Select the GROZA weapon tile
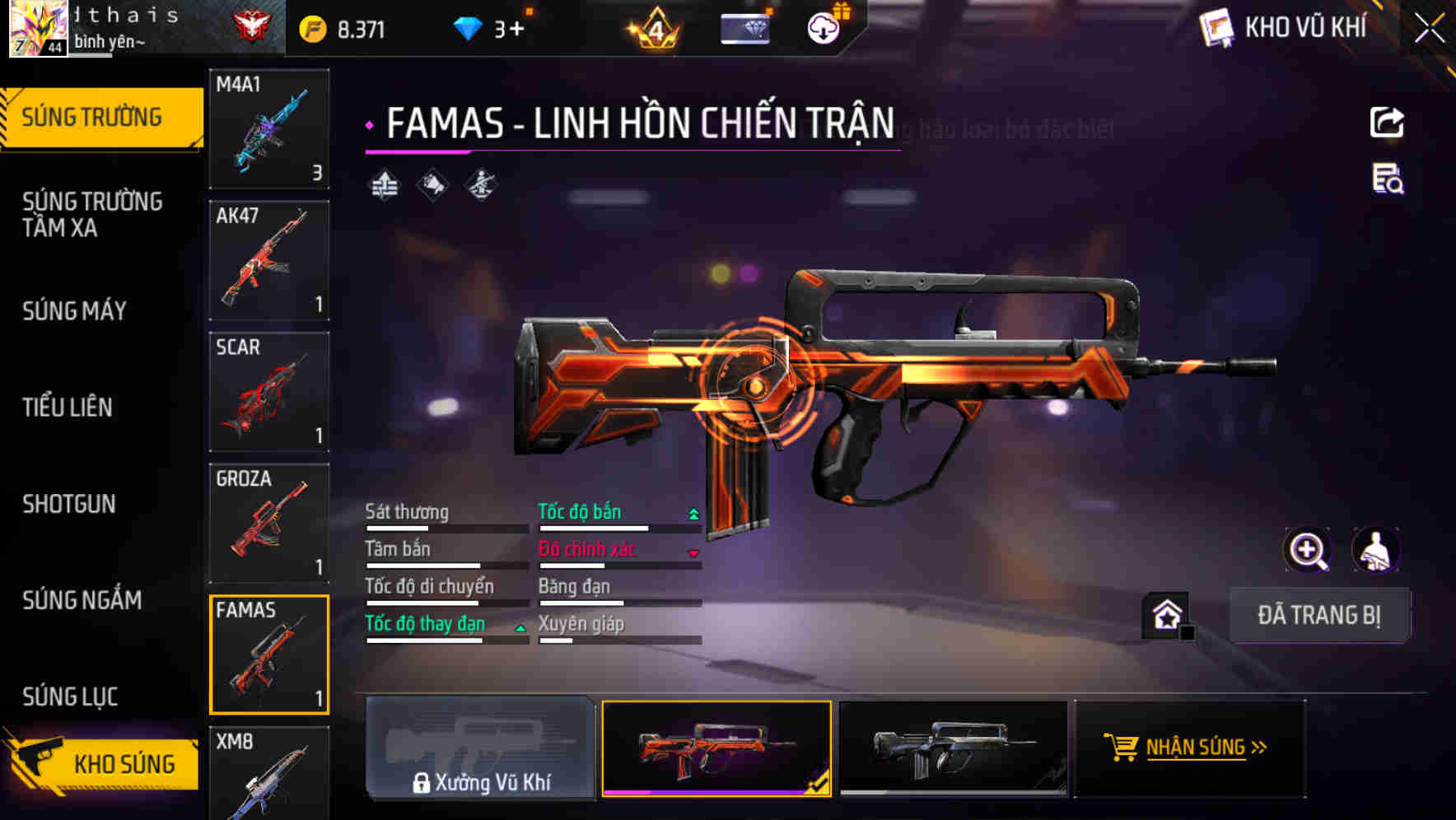 [269, 523]
